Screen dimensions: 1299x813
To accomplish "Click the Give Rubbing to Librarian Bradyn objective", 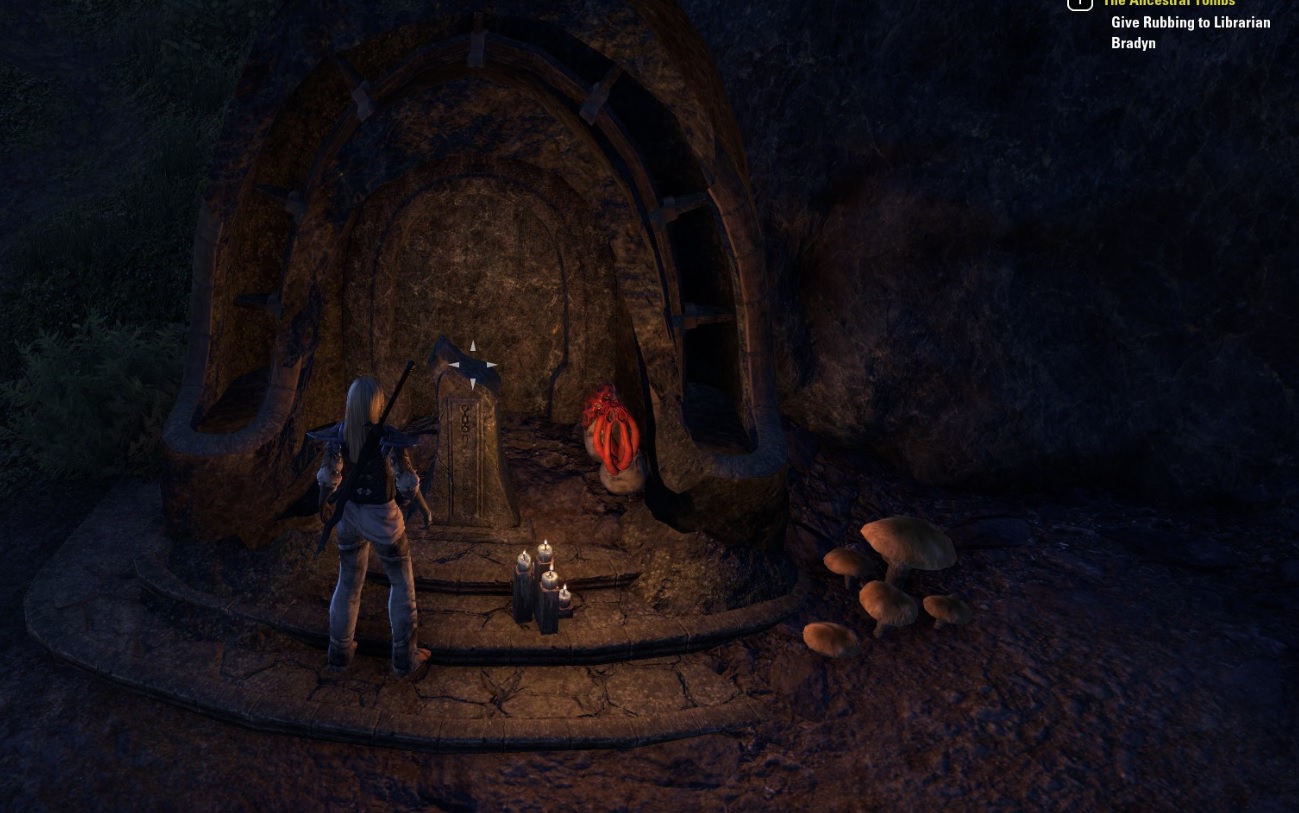I will pyautogui.click(x=1189, y=32).
